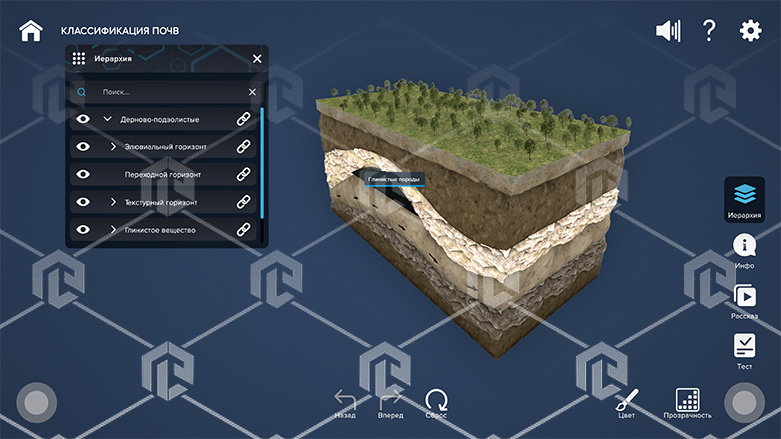Undo with the Назад button
The height and width of the screenshot is (439, 781).
click(x=345, y=401)
